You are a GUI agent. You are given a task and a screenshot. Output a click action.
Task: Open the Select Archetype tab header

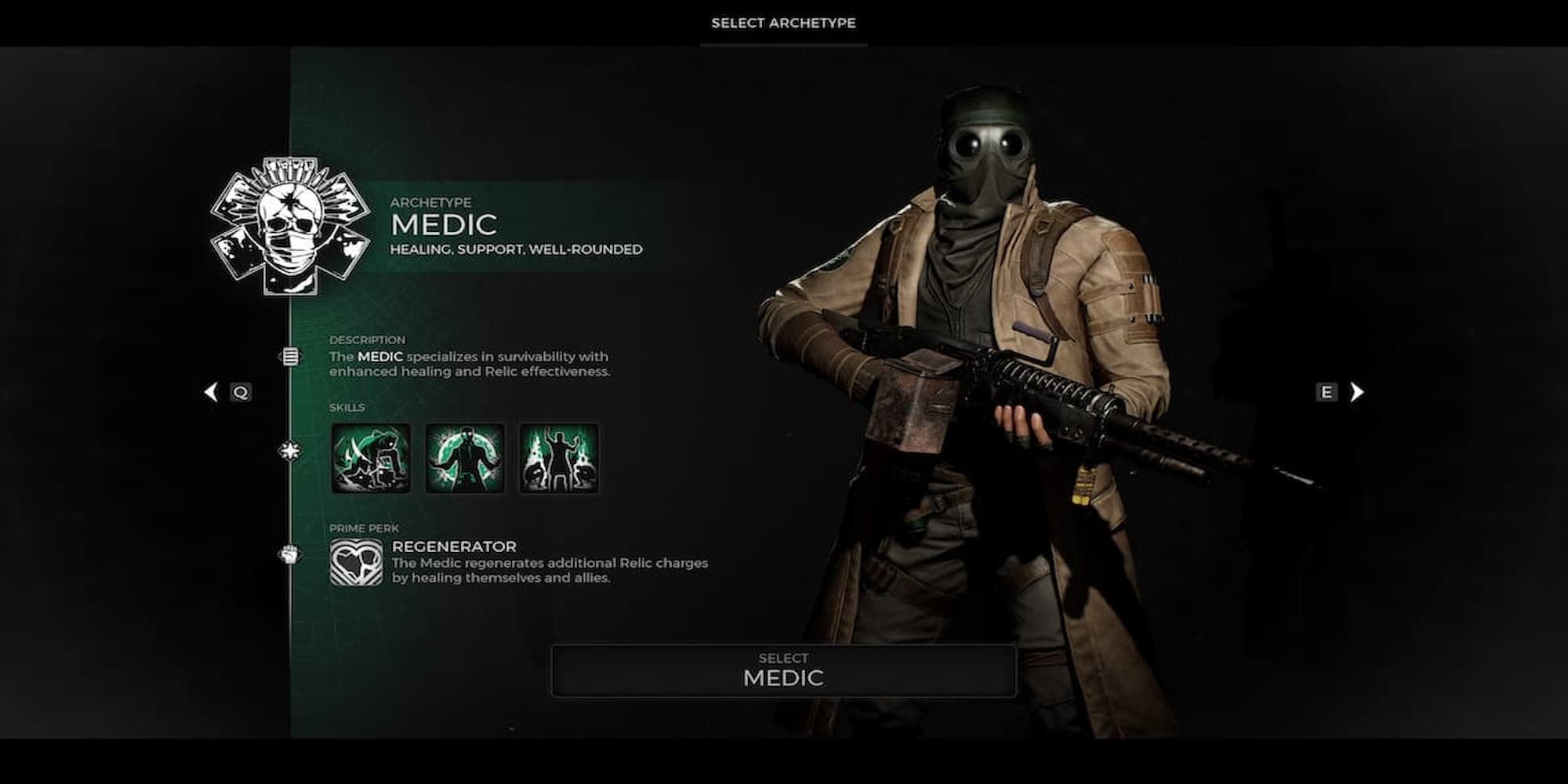(783, 24)
